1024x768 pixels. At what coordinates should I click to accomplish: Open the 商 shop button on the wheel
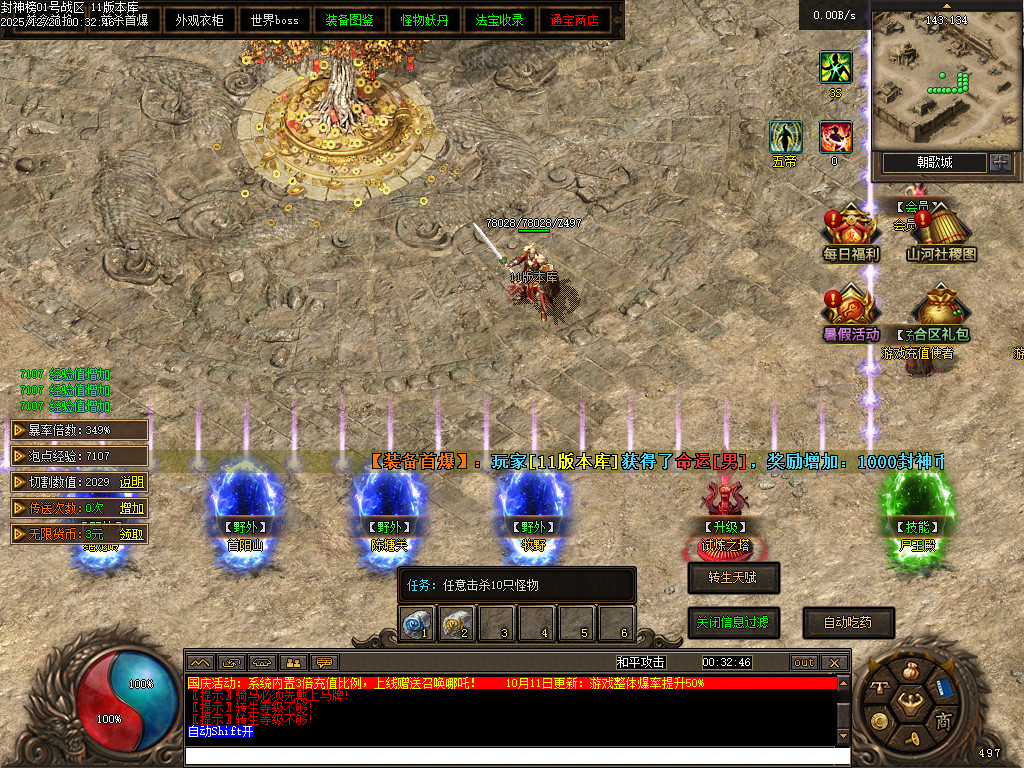(943, 721)
